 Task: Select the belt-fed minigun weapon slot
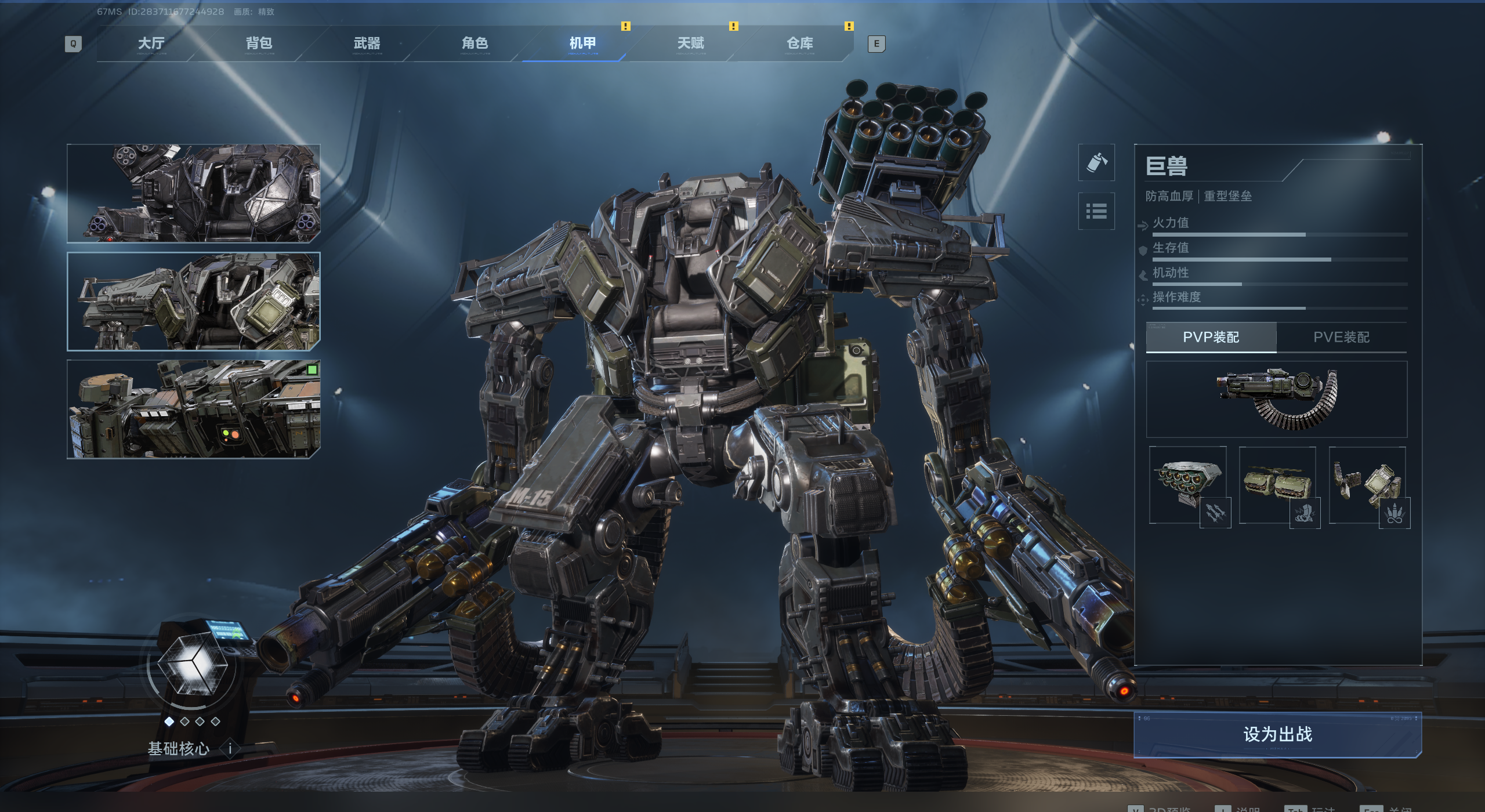click(x=1276, y=399)
